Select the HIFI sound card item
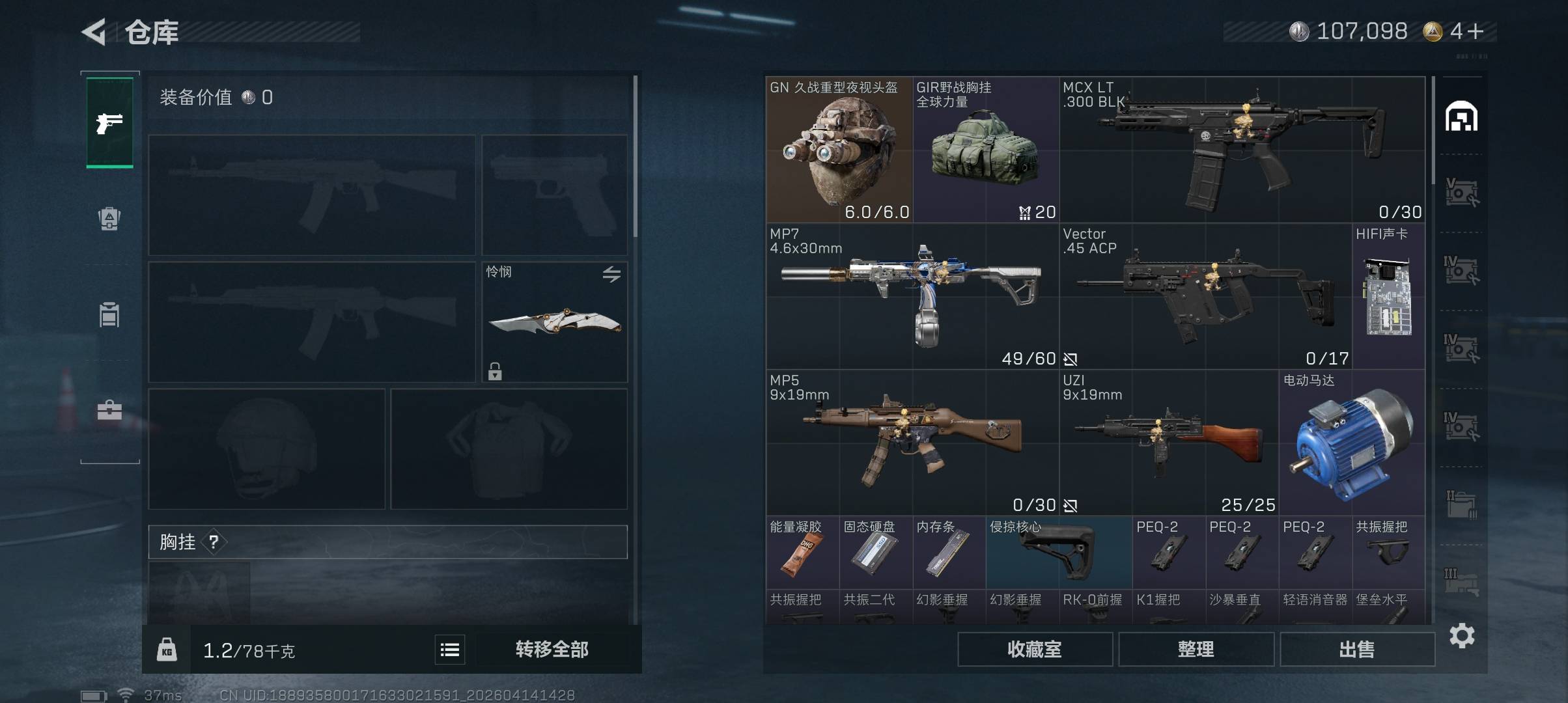The image size is (1568, 703). pyautogui.click(x=1388, y=296)
